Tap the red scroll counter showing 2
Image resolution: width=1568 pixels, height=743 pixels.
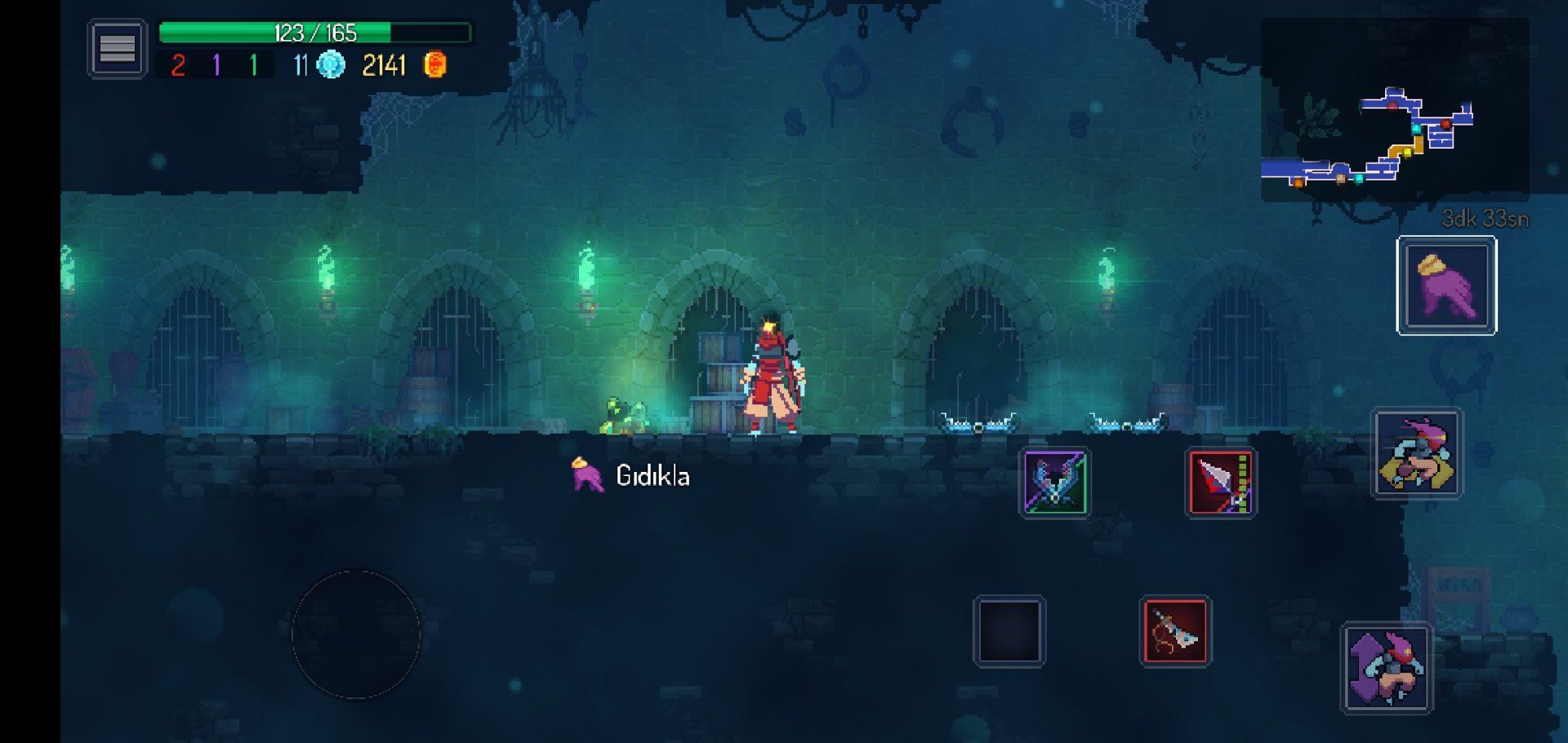tap(179, 64)
